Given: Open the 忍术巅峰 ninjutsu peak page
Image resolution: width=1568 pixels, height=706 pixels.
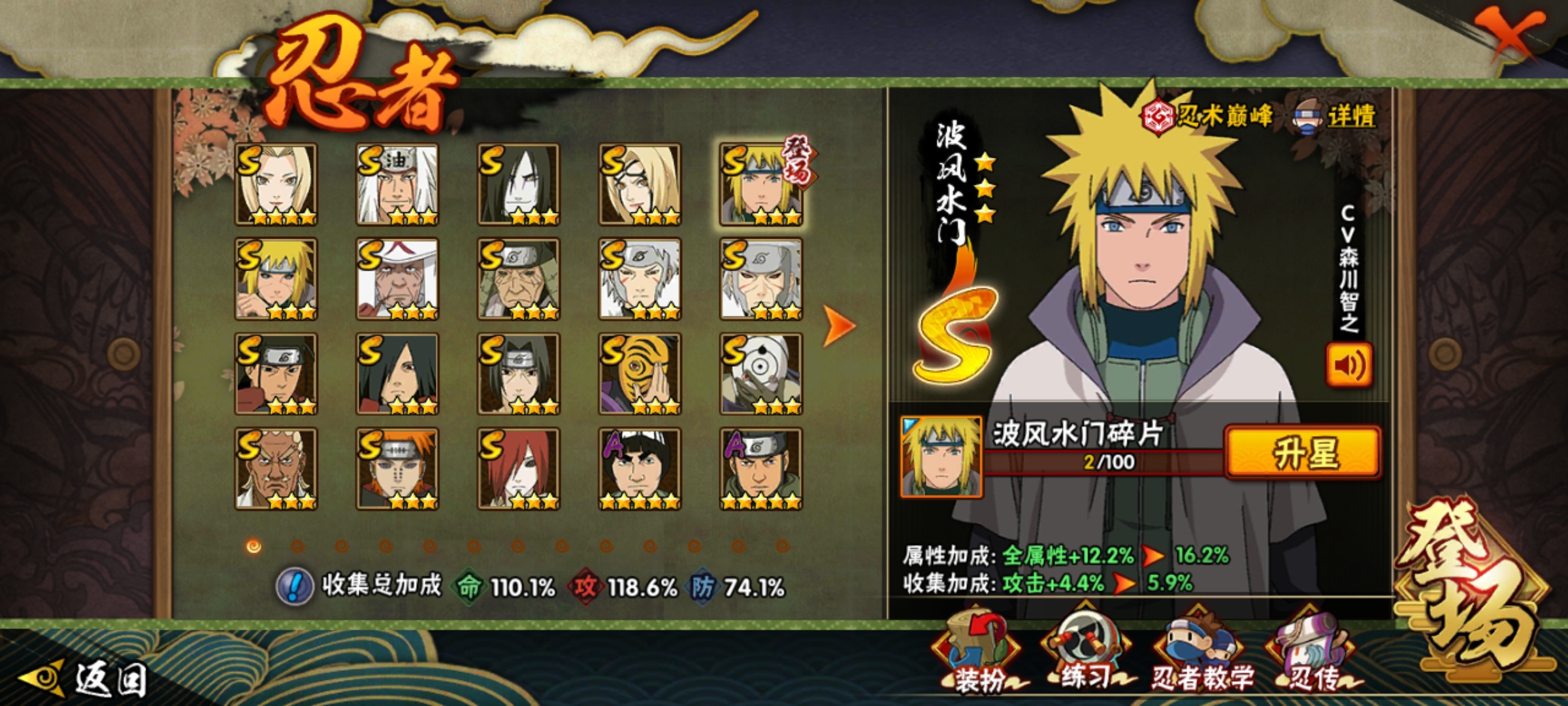Looking at the screenshot, I should tap(1207, 116).
